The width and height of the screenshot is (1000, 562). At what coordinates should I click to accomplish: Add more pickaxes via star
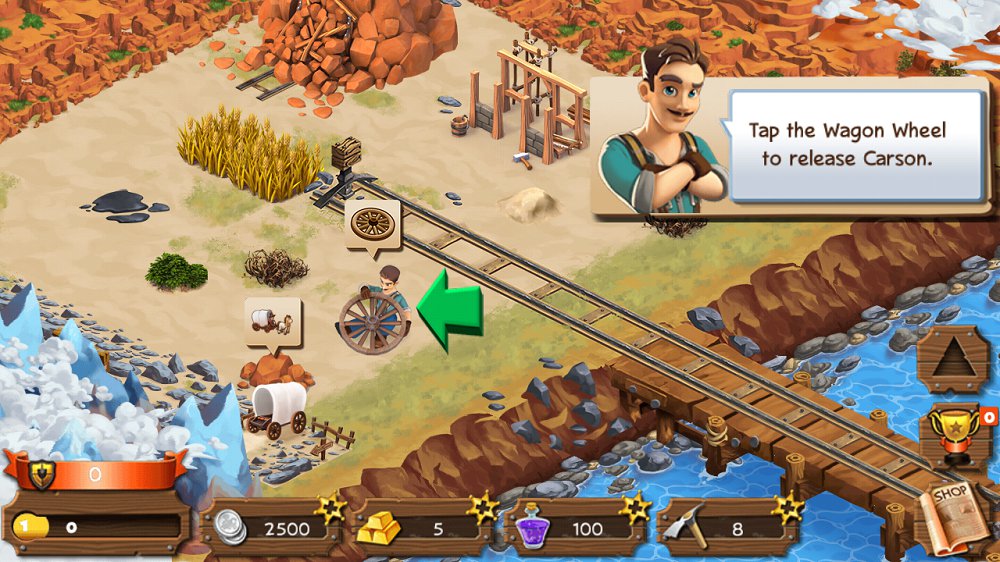[x=788, y=508]
